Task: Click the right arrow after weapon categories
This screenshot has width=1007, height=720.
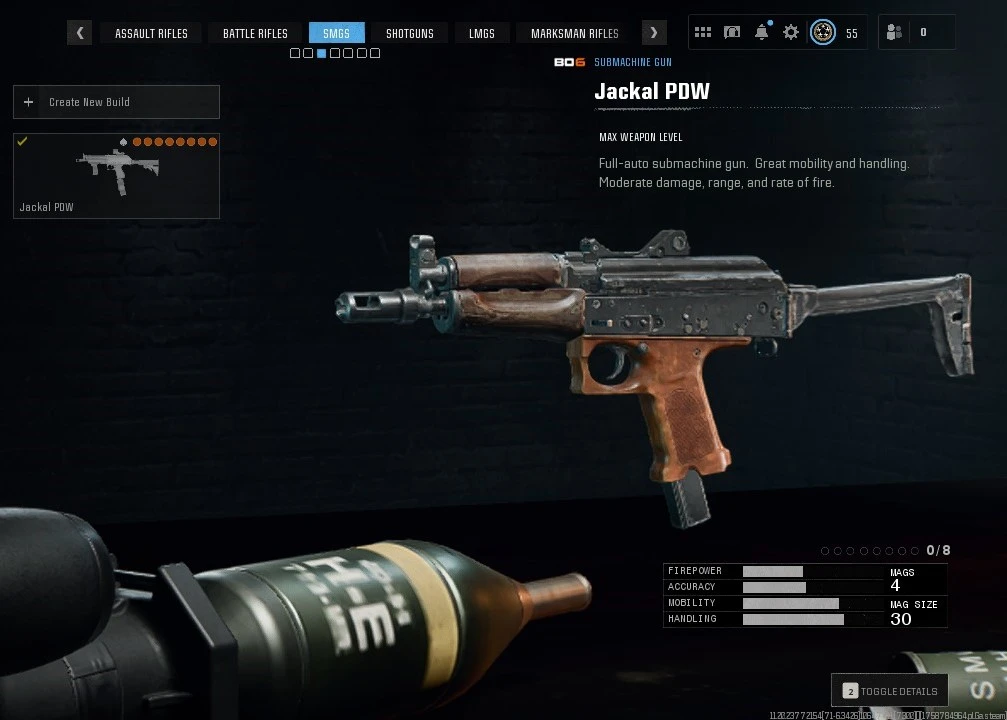Action: (654, 33)
